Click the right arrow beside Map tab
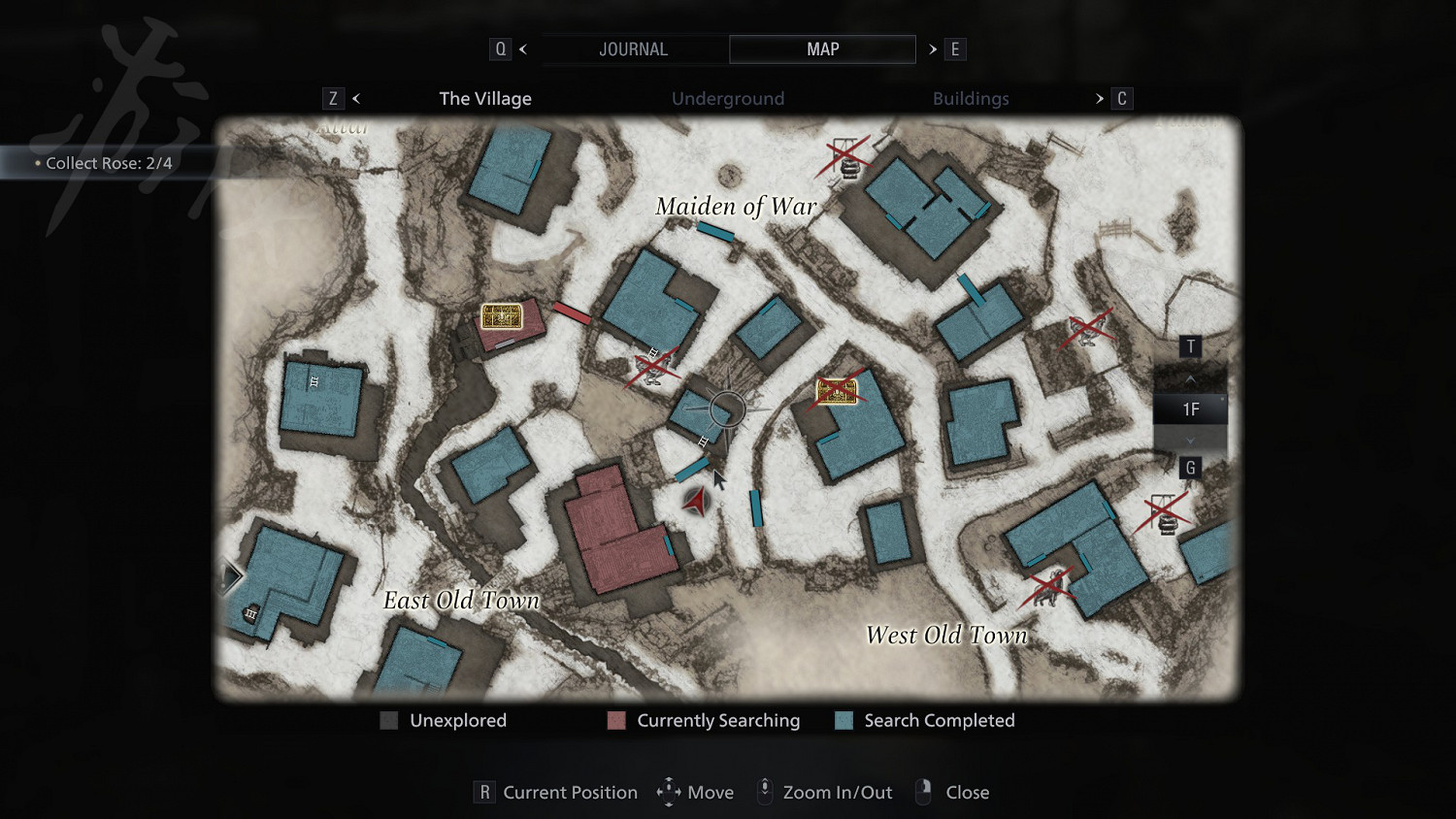Image resolution: width=1456 pixels, height=819 pixels. [x=933, y=49]
